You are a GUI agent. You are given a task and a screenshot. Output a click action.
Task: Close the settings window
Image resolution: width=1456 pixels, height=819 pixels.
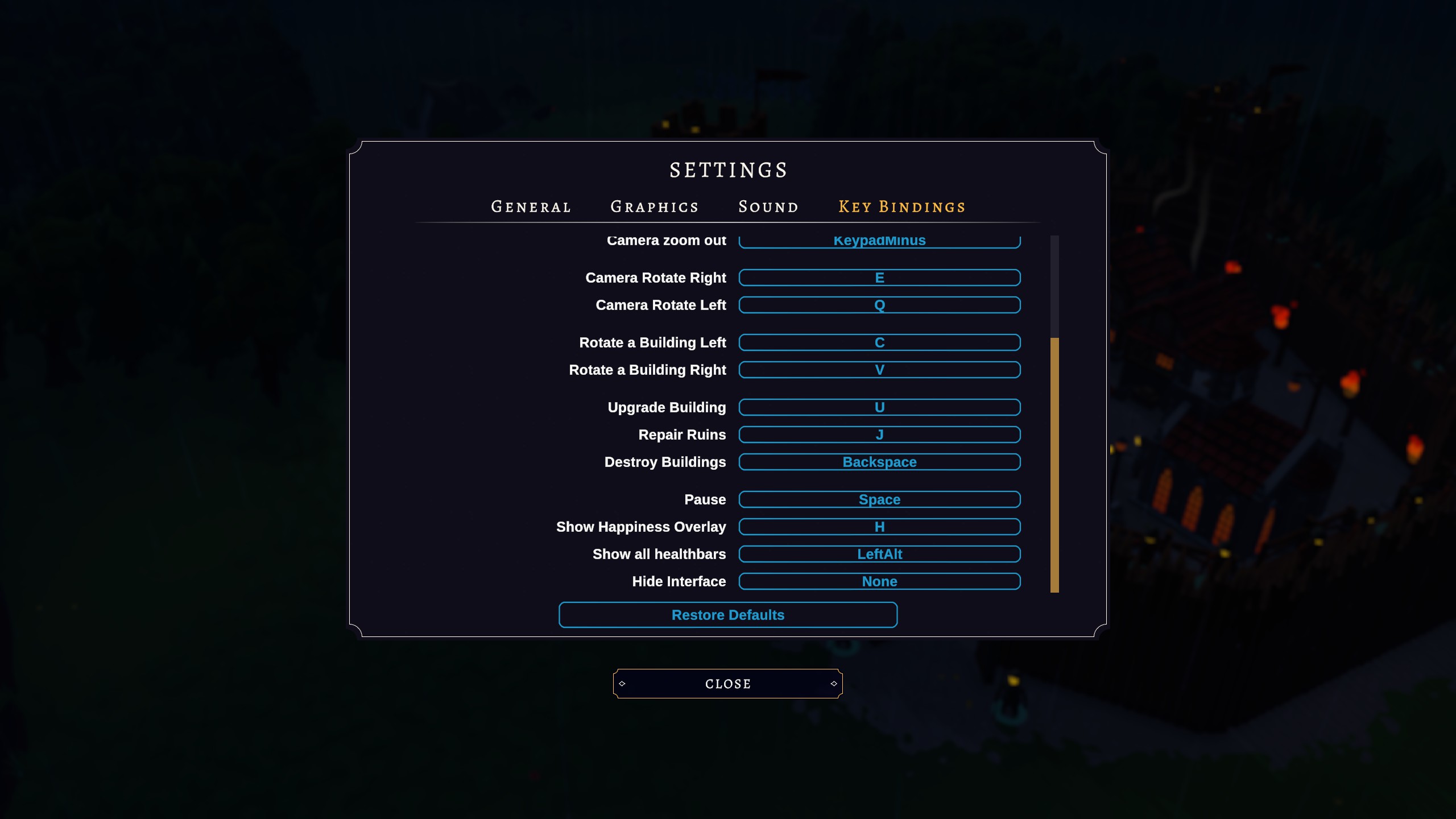pos(728,684)
